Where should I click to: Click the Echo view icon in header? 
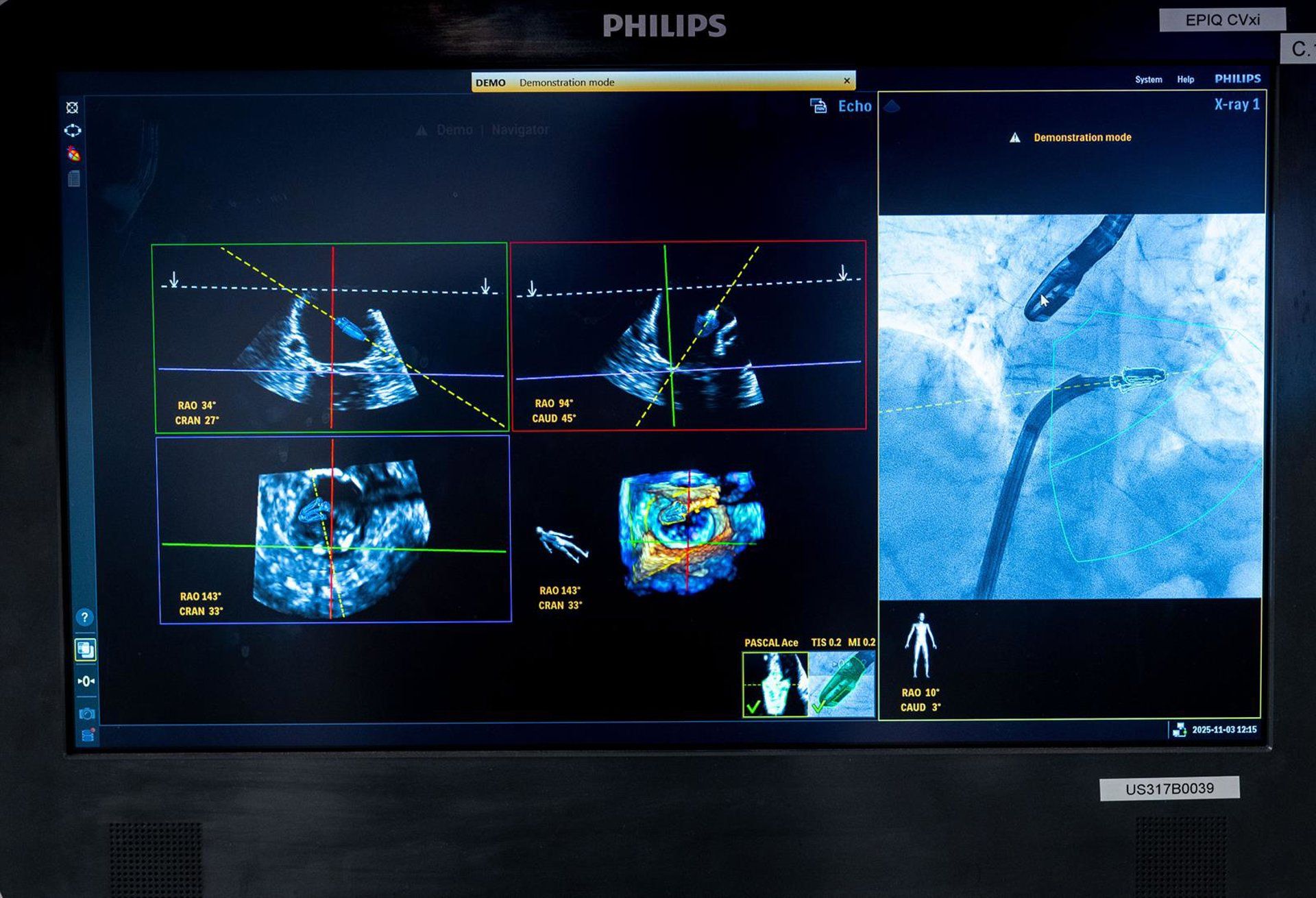click(818, 106)
